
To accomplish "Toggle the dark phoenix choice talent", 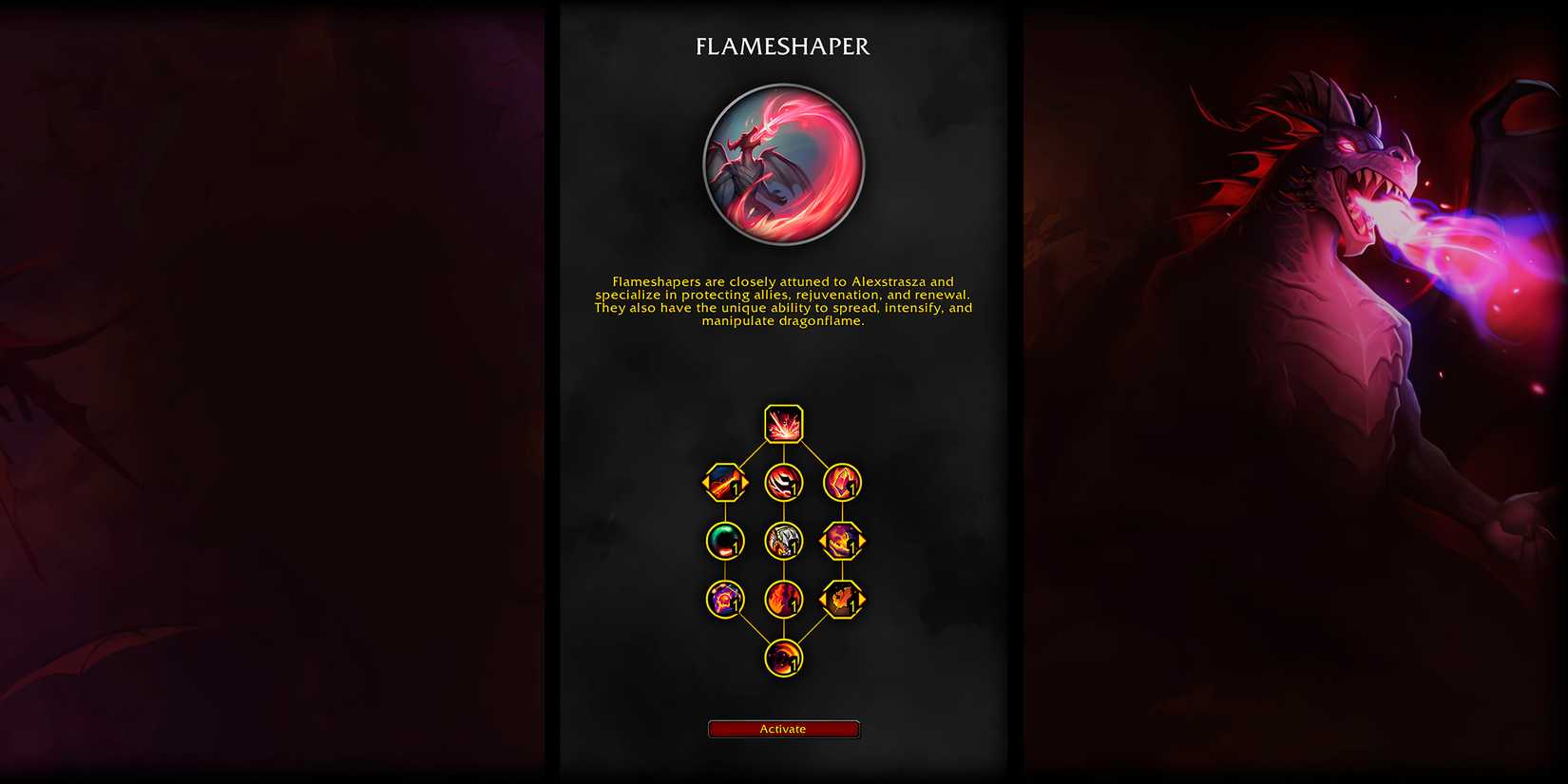I will (x=842, y=600).
